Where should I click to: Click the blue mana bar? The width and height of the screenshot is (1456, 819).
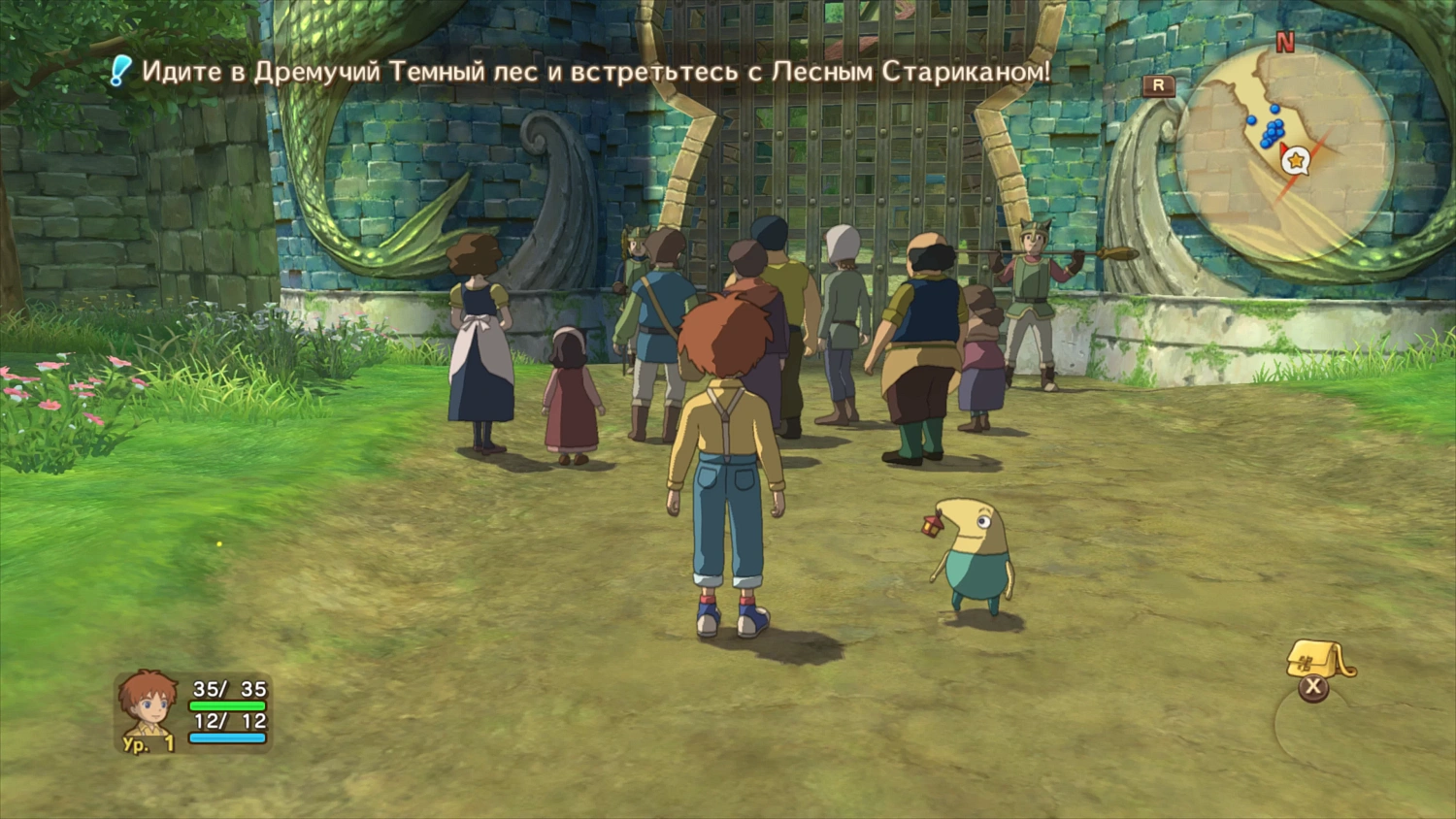point(228,737)
